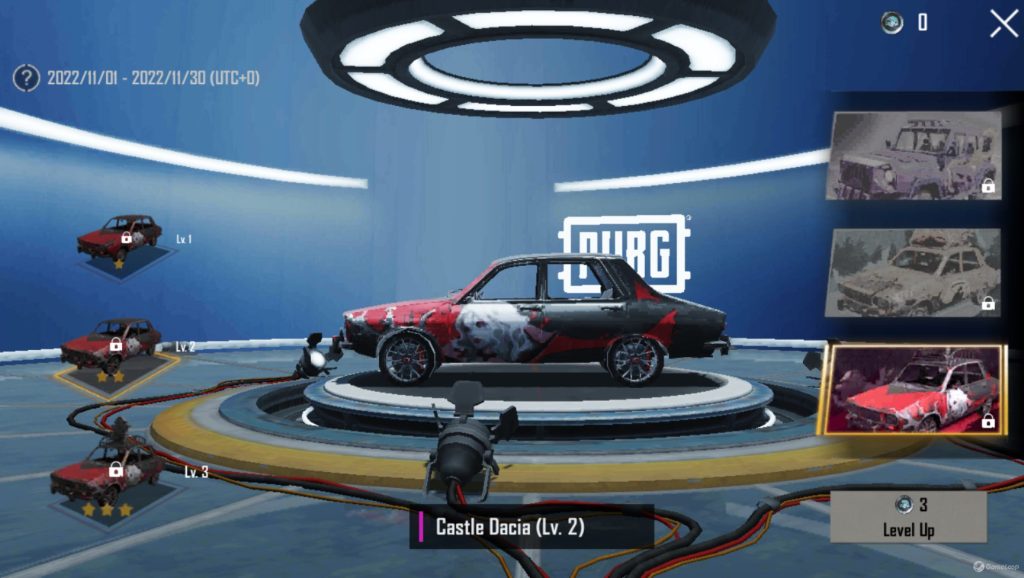Open the event help question mark
This screenshot has width=1024, height=578.
pyautogui.click(x=26, y=77)
